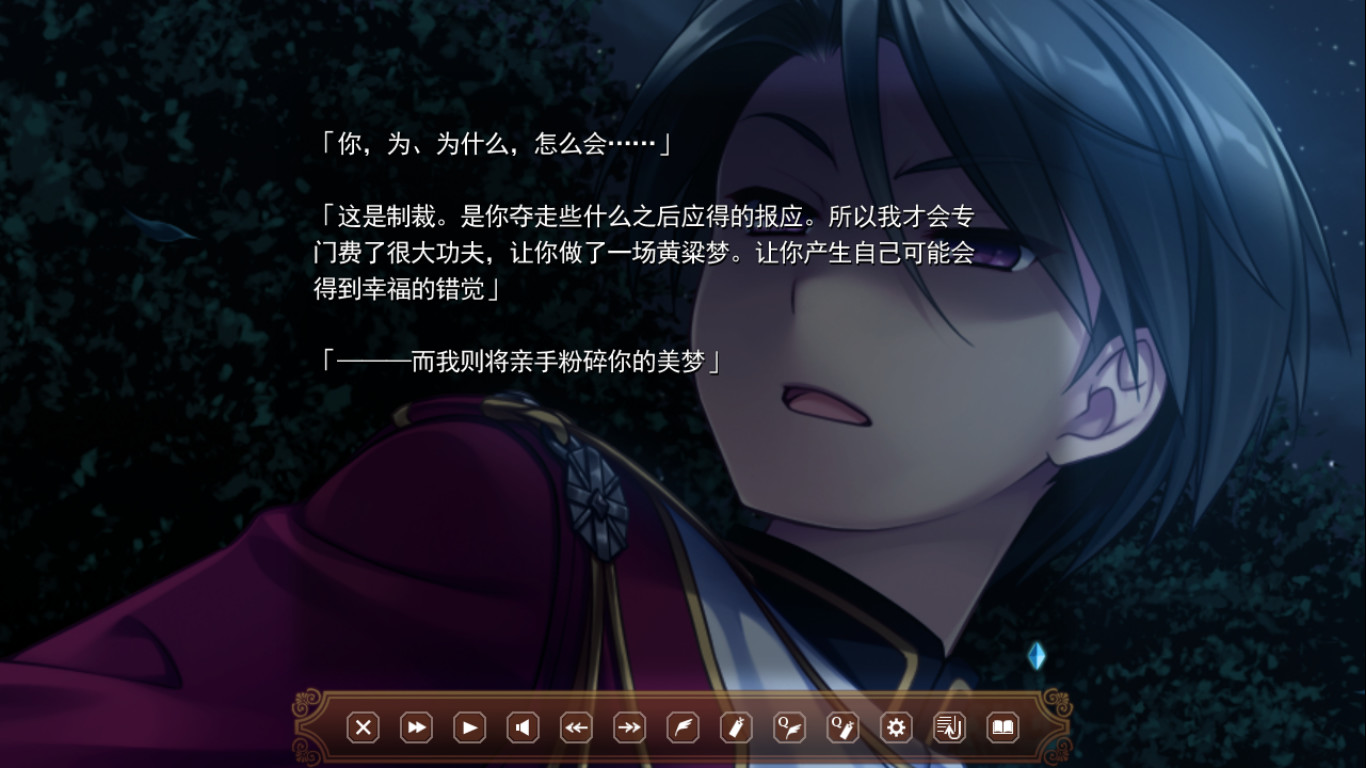Open game settings via the gear icon
The height and width of the screenshot is (768, 1366).
click(x=897, y=728)
